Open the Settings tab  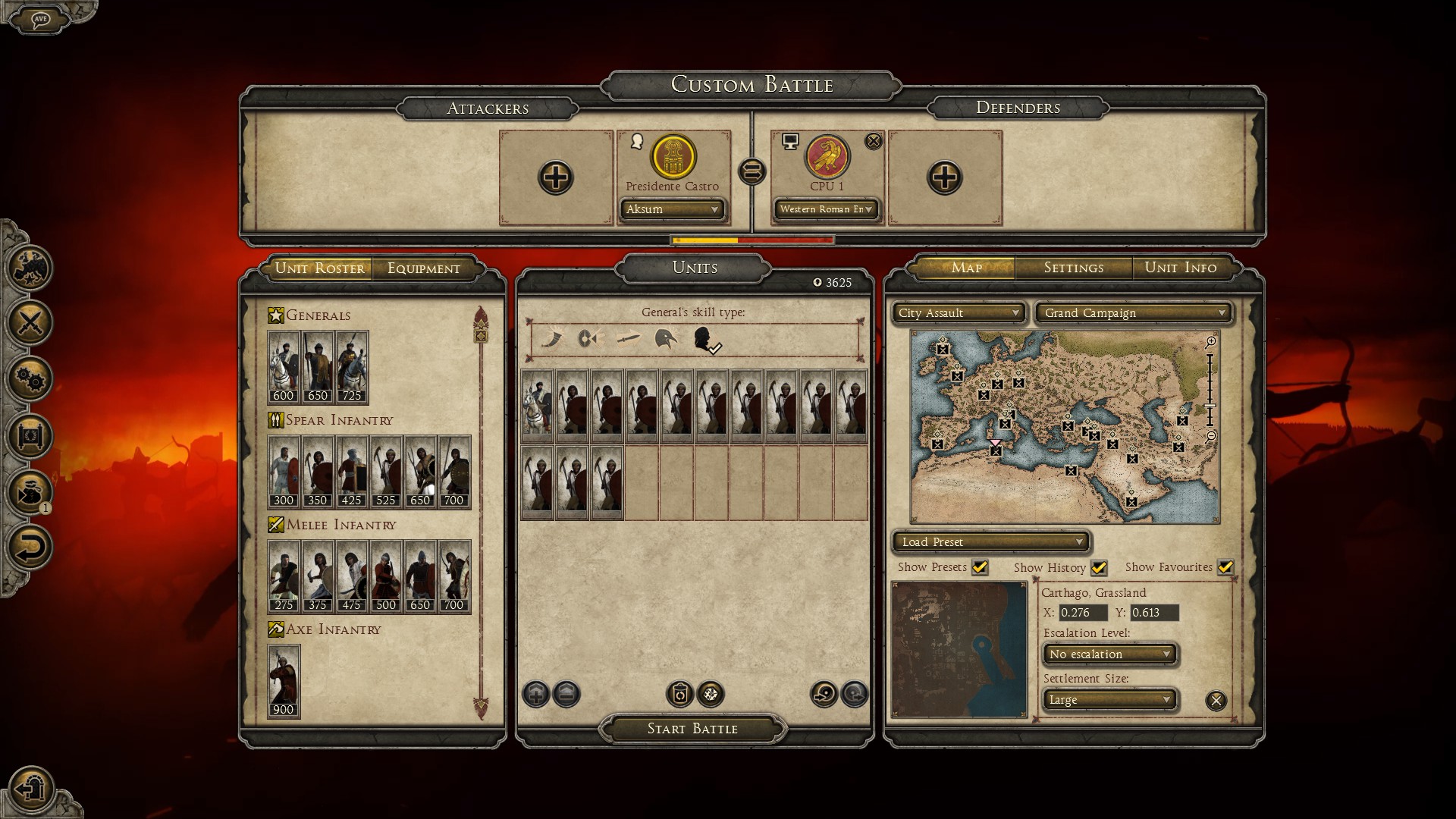point(1073,268)
